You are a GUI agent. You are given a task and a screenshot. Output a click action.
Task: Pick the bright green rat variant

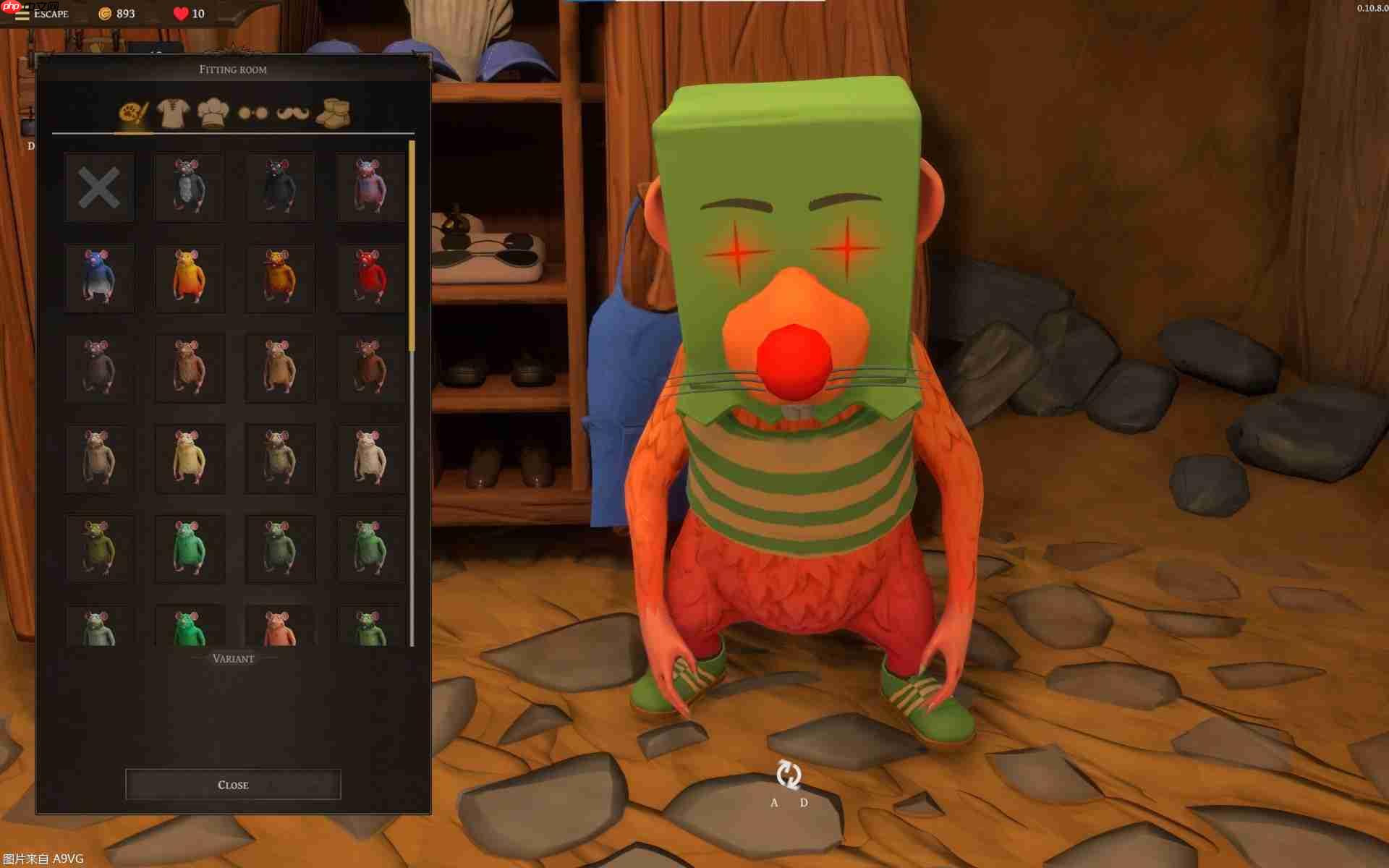[x=190, y=548]
